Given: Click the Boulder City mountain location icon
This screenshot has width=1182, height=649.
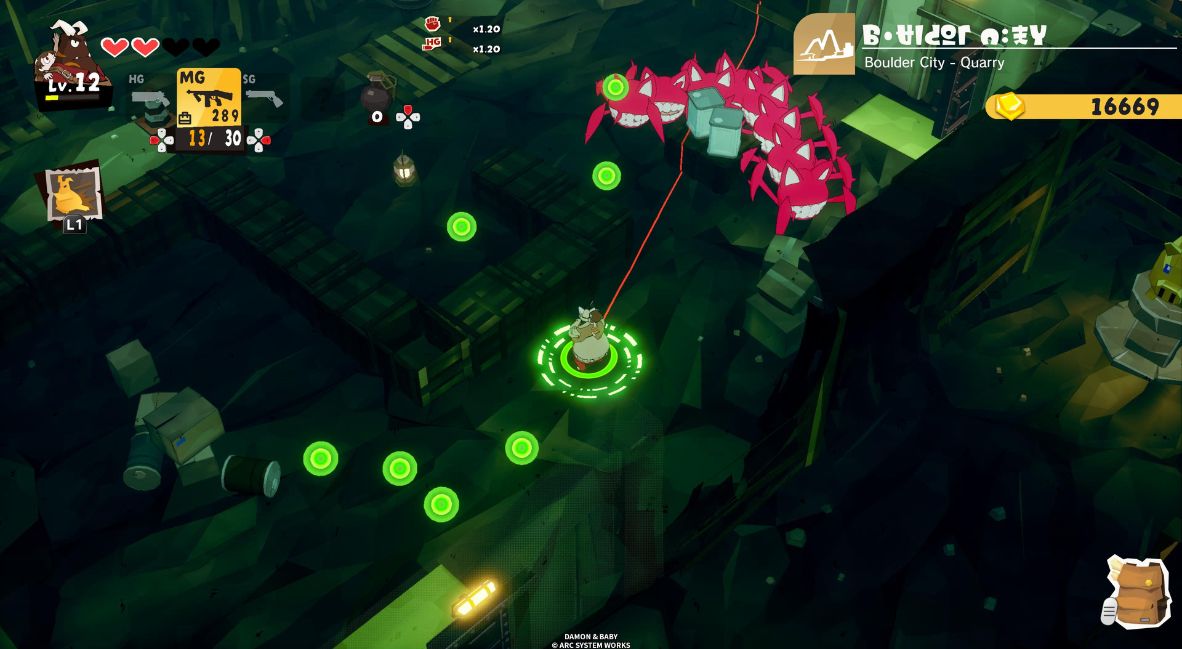Looking at the screenshot, I should (824, 45).
